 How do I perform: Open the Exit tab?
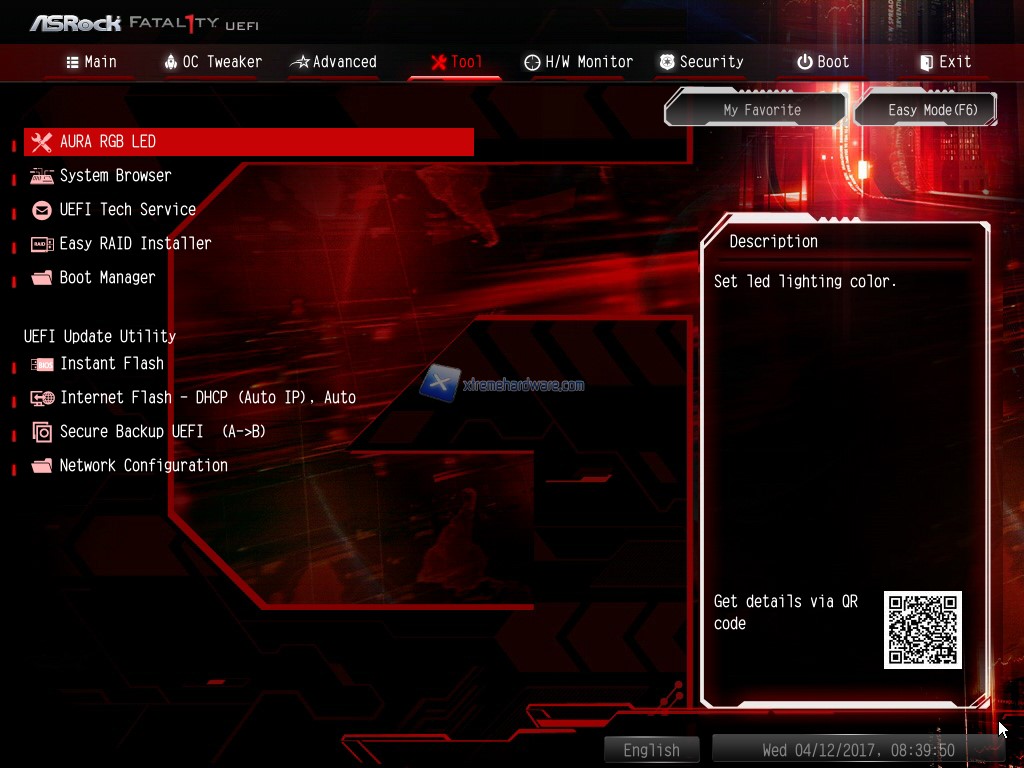[945, 62]
